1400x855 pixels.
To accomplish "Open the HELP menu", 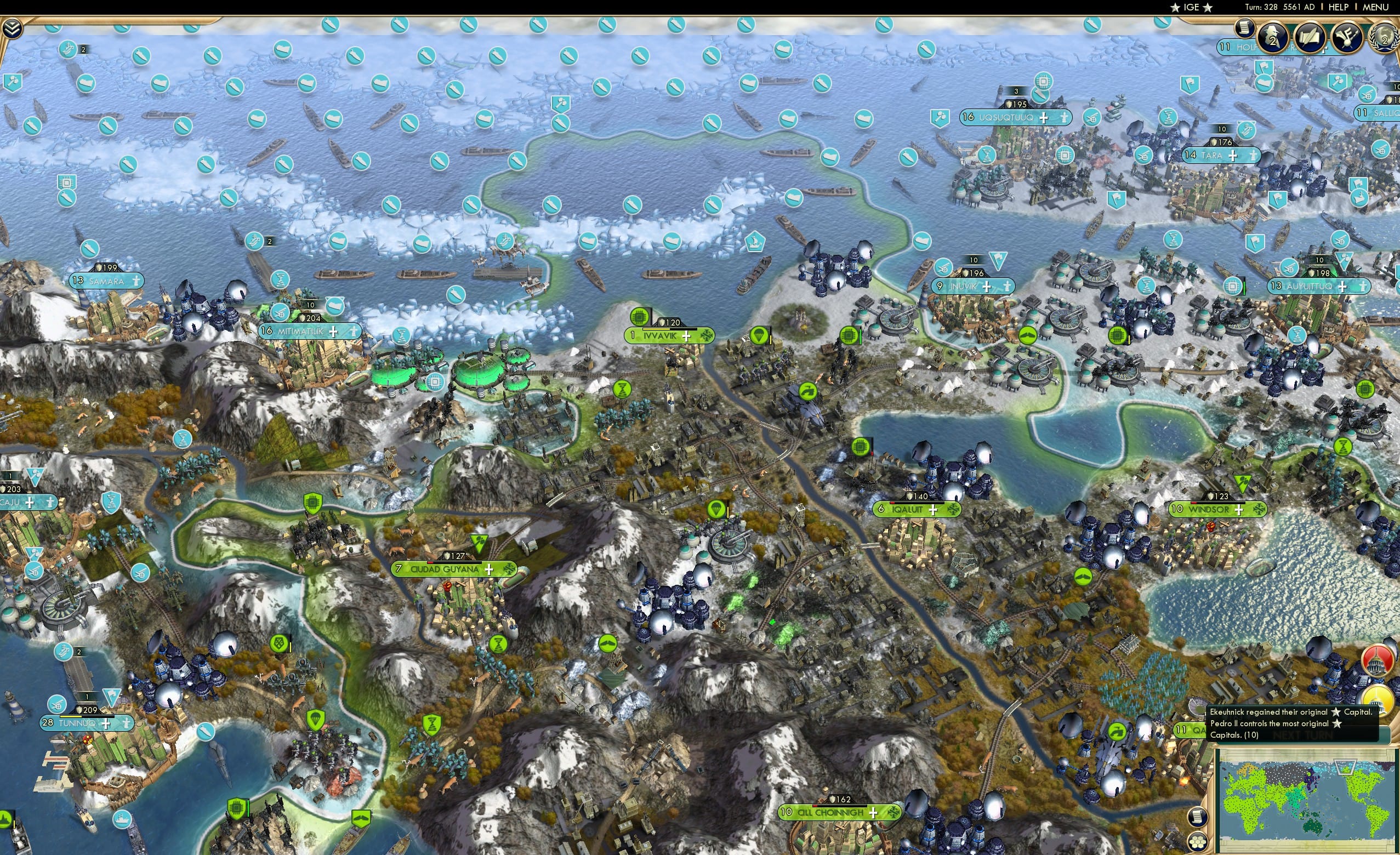I will pyautogui.click(x=1339, y=7).
